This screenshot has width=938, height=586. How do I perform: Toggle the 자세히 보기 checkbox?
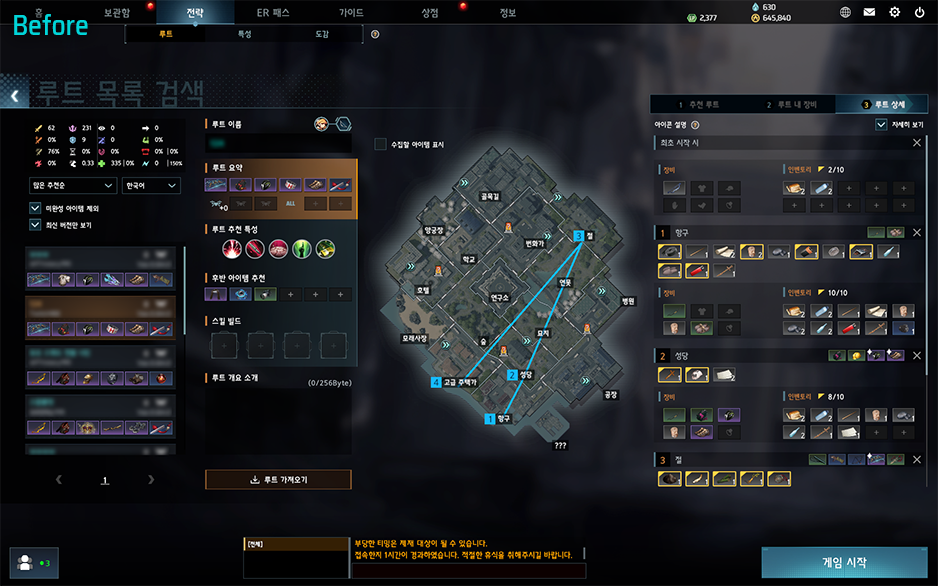pyautogui.click(x=881, y=125)
